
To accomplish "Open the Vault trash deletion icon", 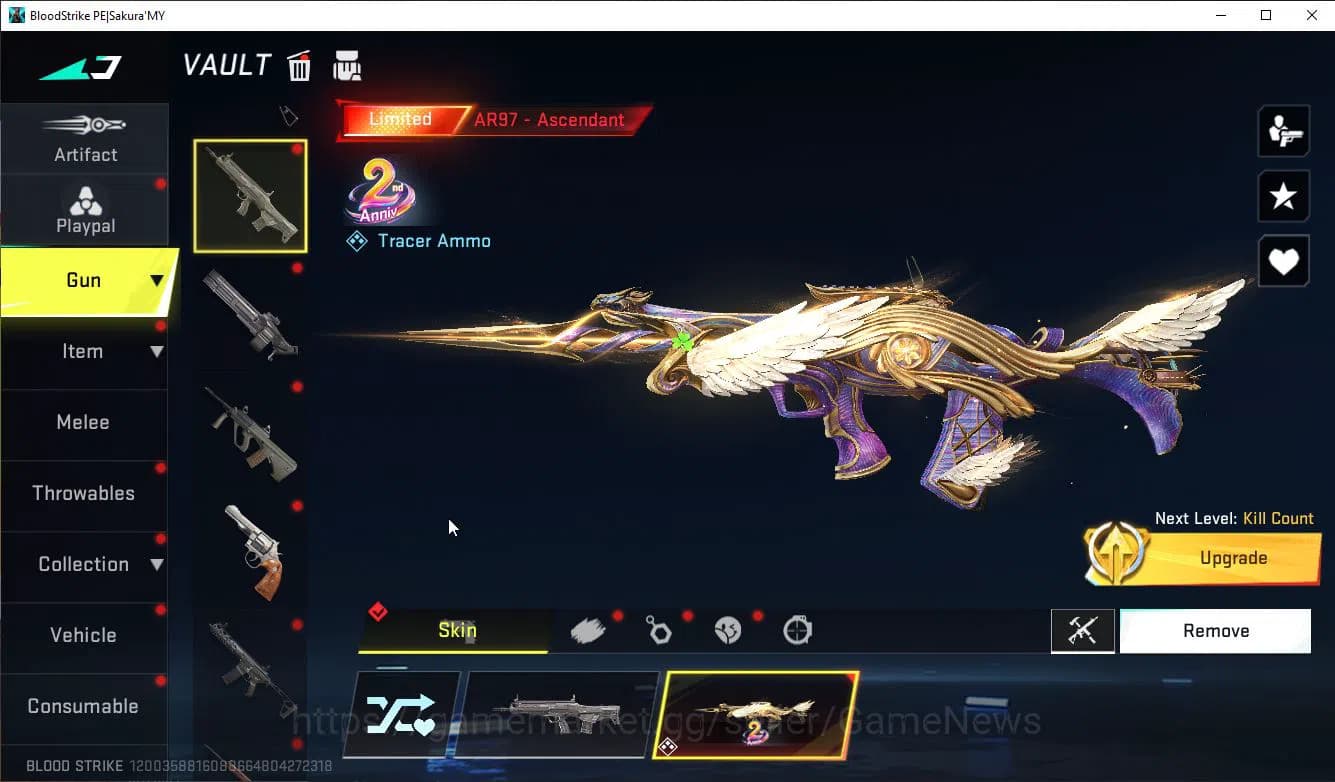I will [x=299, y=65].
